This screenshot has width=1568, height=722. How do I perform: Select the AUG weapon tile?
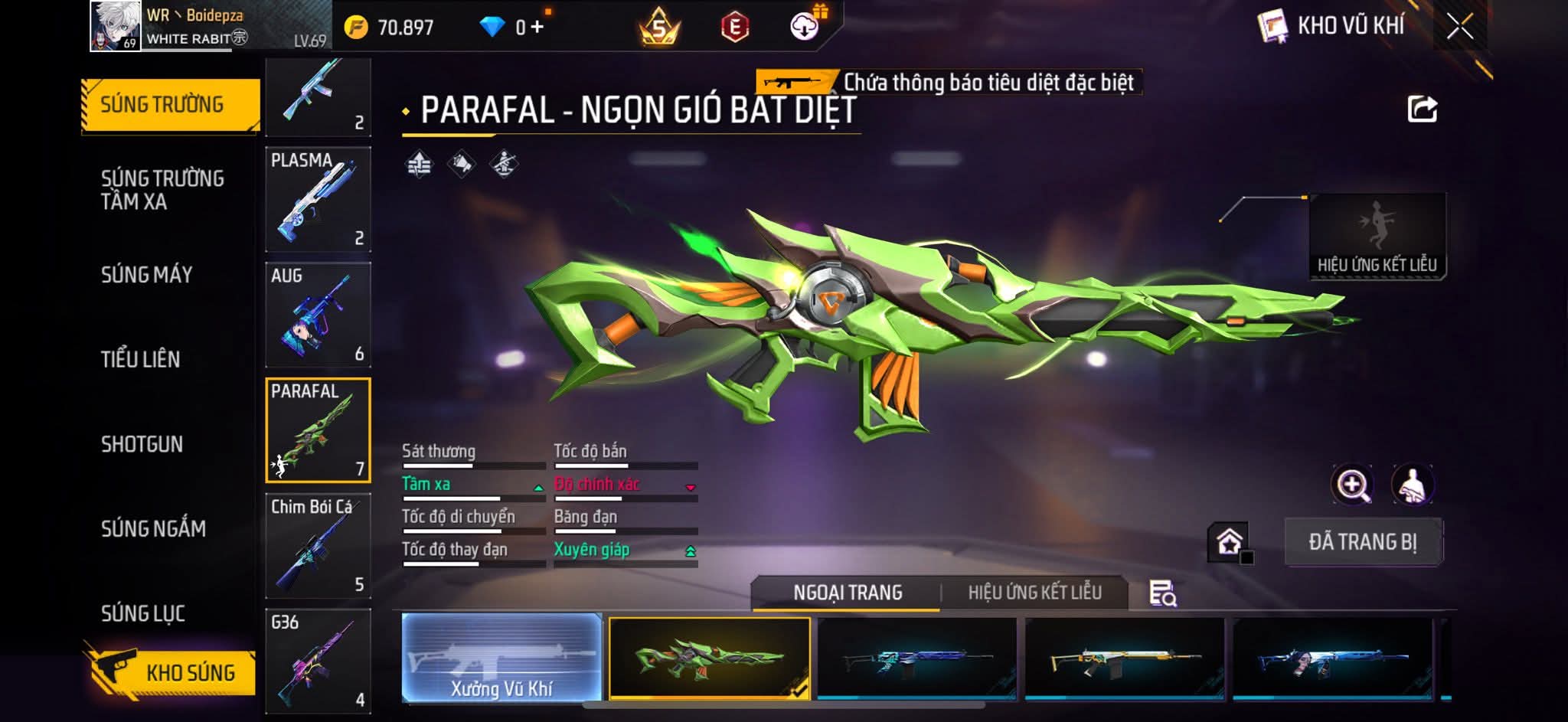(318, 315)
